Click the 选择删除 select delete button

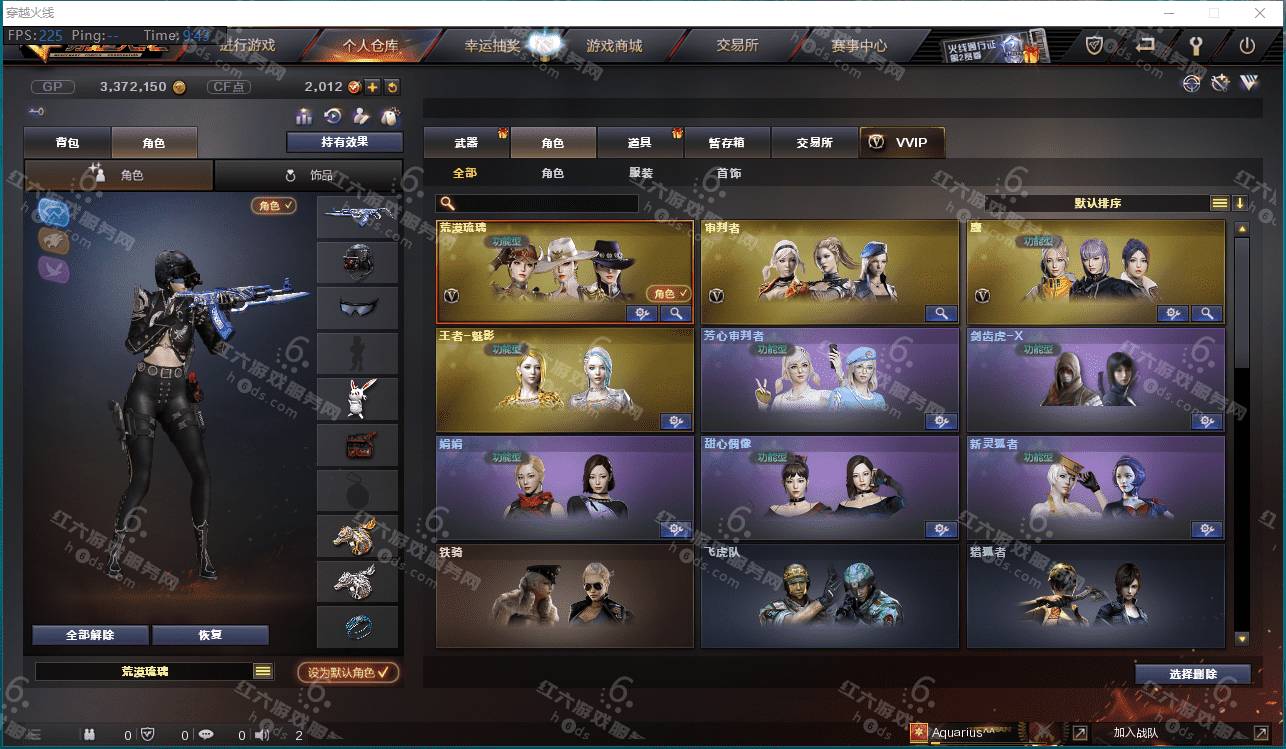(x=1192, y=674)
